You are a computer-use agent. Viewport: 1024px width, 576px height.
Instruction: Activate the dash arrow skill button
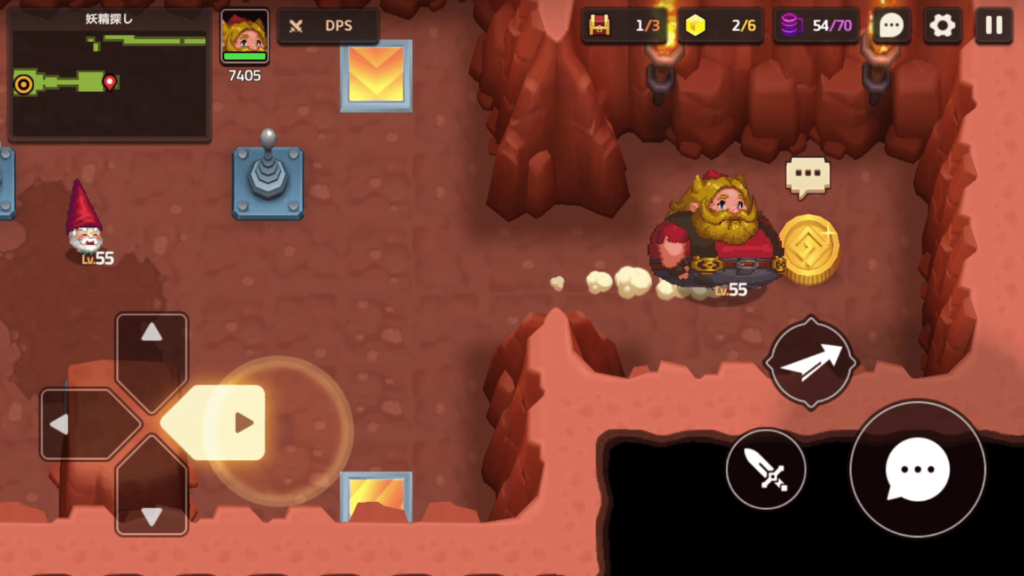(810, 362)
